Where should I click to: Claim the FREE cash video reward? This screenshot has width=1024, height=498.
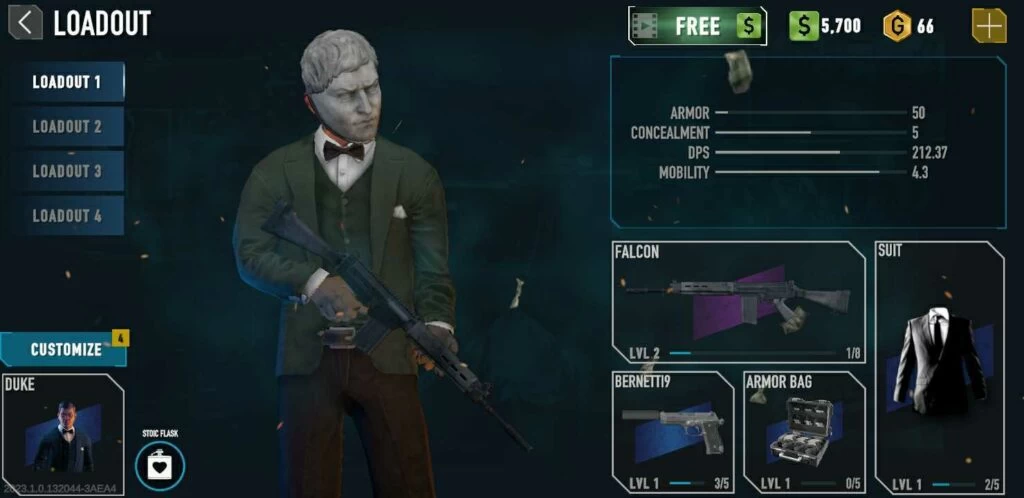697,26
